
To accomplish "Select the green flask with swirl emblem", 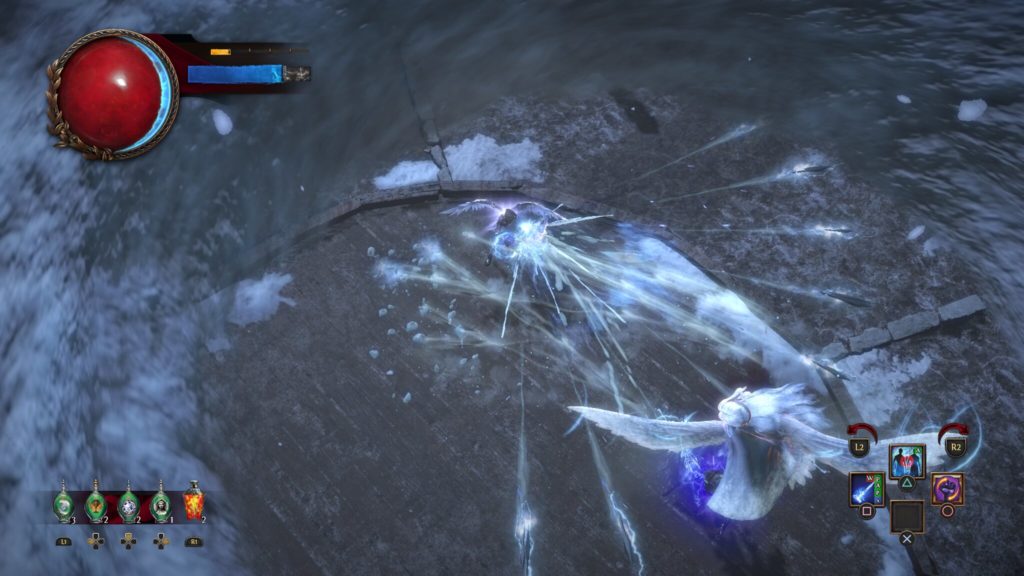I will point(64,505).
